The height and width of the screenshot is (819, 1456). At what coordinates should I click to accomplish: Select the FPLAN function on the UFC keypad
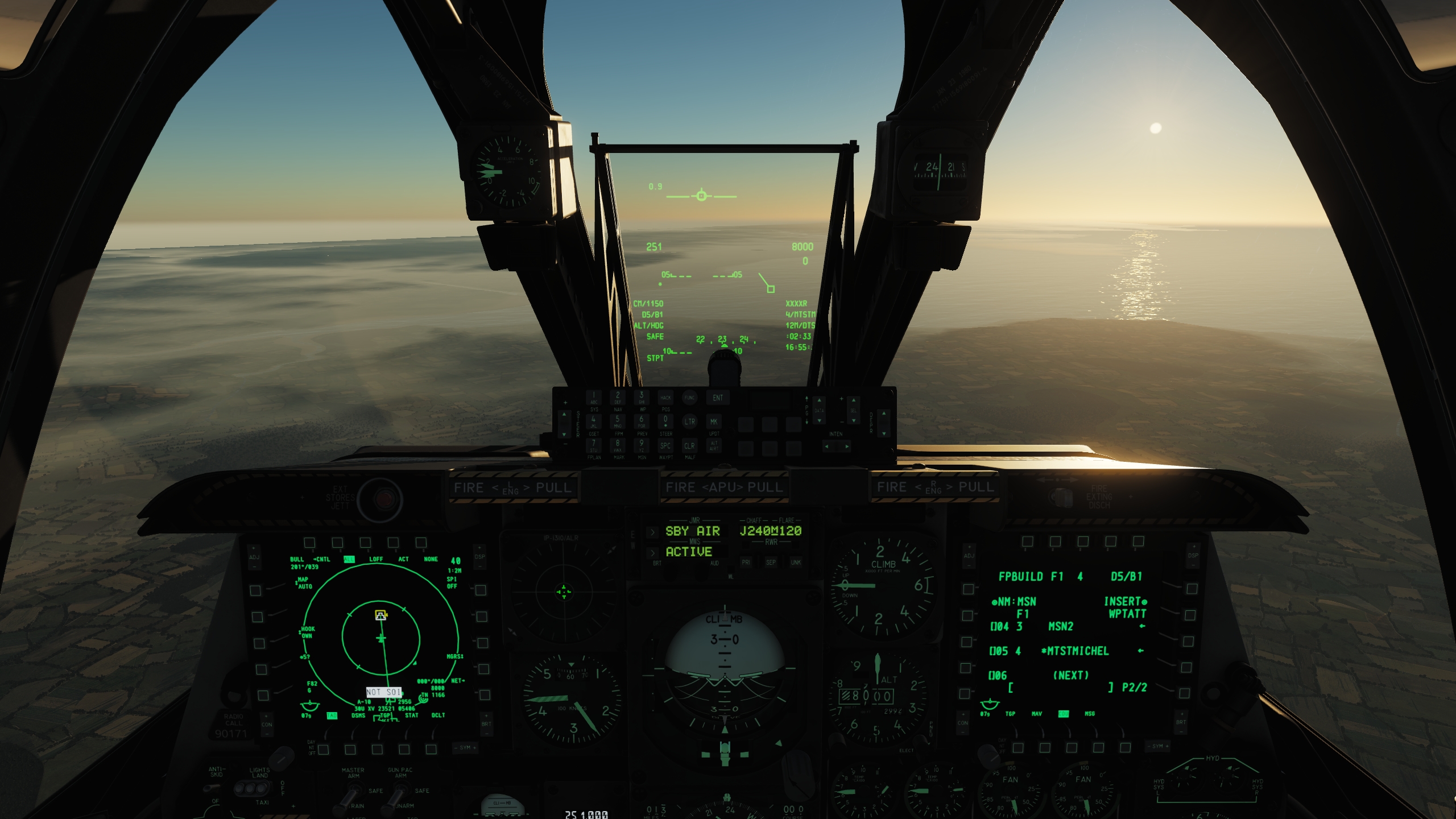click(x=594, y=445)
